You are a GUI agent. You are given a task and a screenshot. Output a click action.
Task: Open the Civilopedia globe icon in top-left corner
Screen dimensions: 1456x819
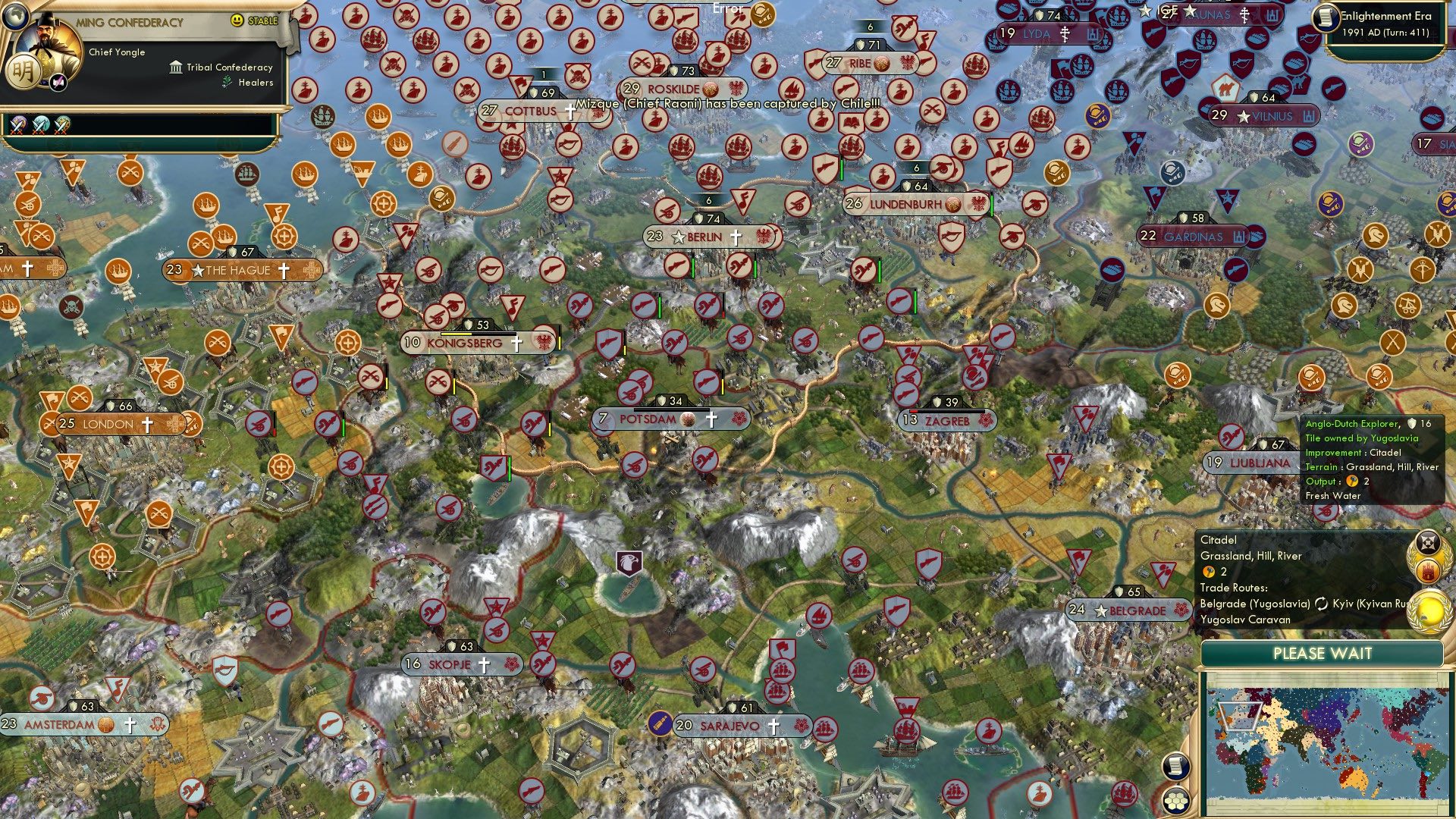(16, 17)
